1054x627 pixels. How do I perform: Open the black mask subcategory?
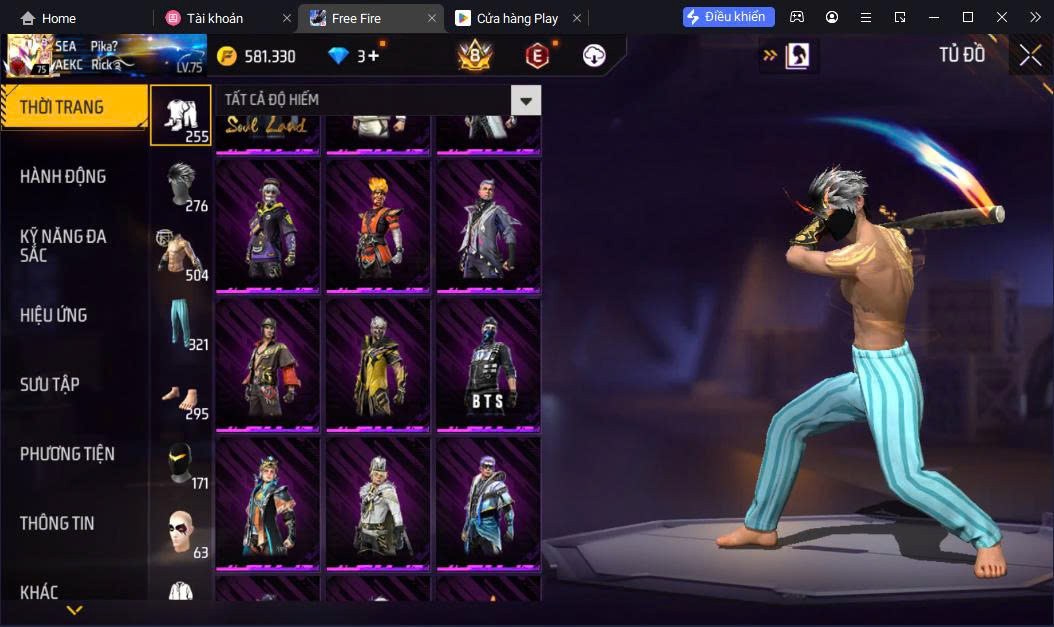181,462
